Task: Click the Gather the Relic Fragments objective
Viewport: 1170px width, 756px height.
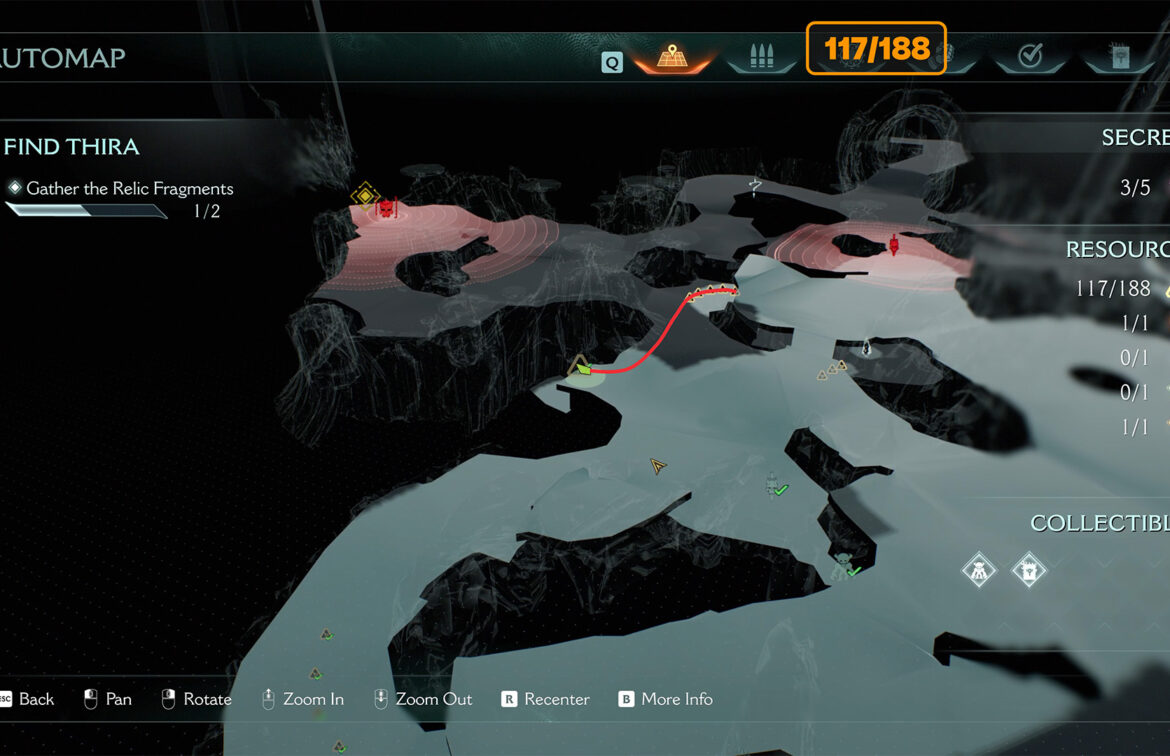Action: click(x=129, y=188)
